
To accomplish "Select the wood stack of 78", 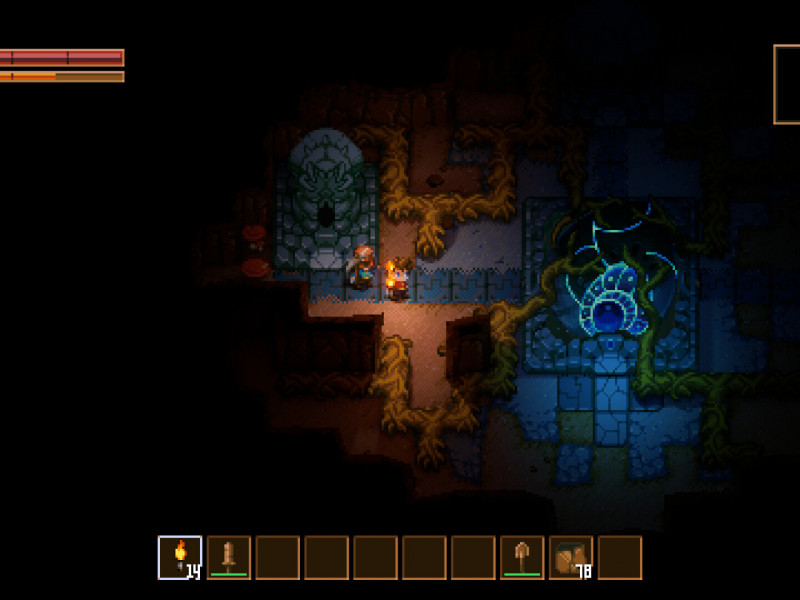I will (x=571, y=558).
